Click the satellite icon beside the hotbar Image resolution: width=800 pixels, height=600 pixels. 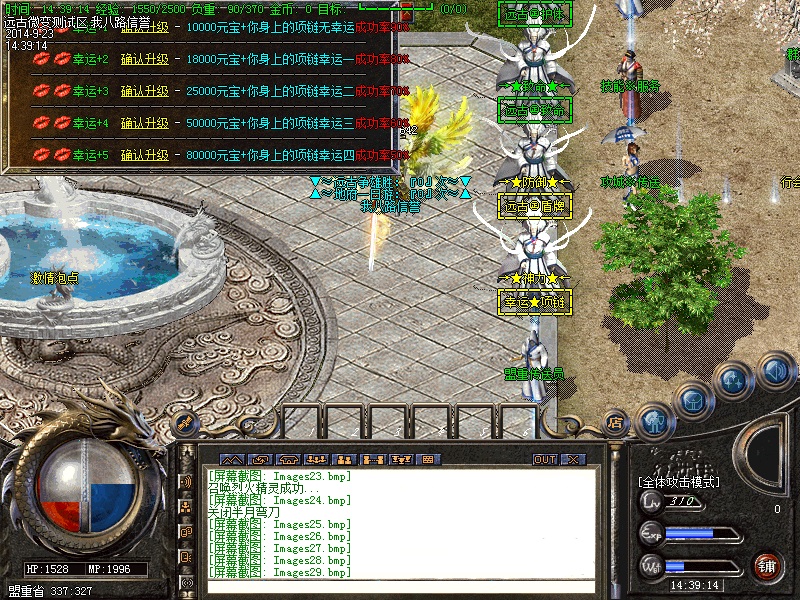184,424
